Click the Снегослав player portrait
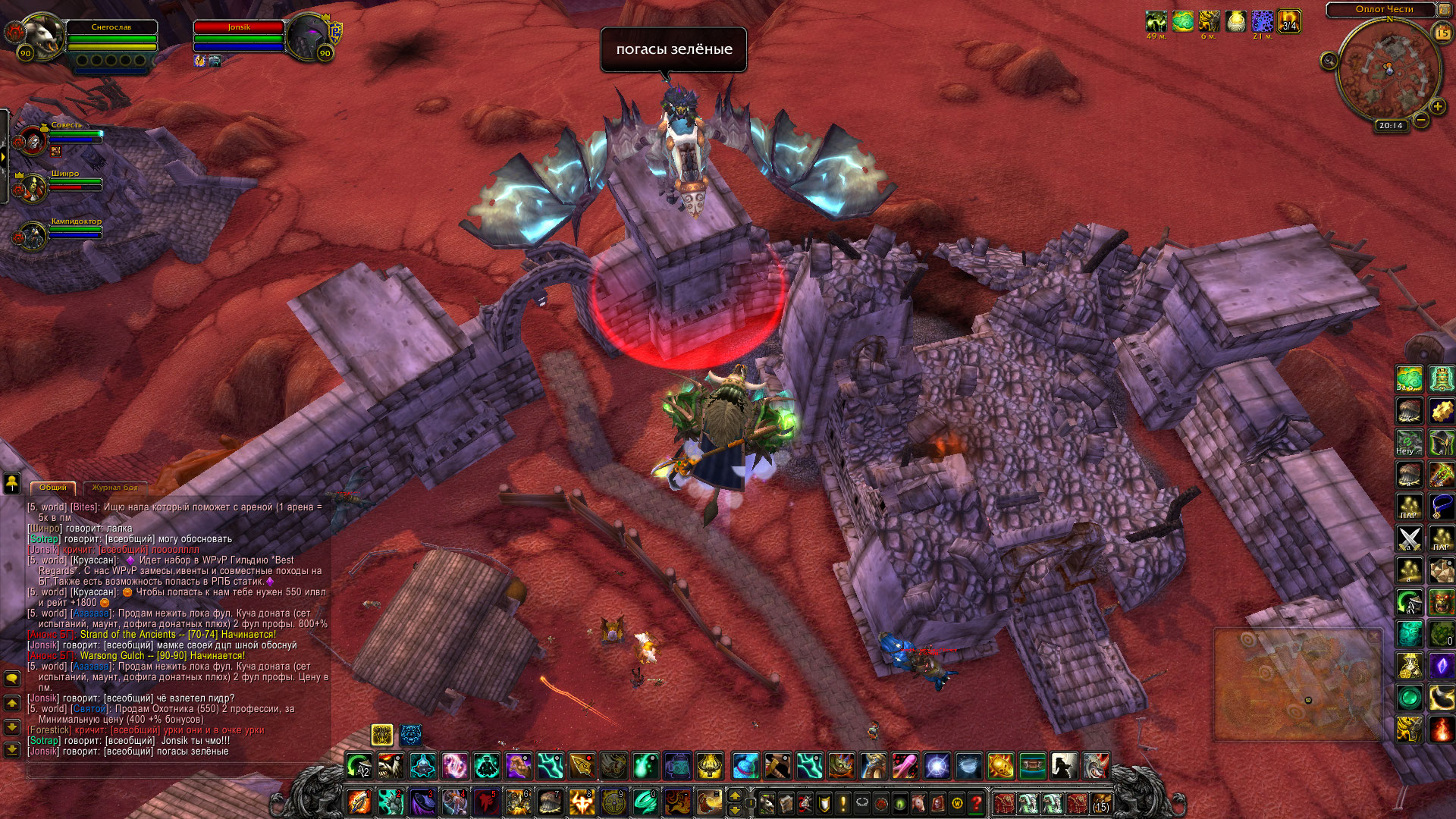 (x=42, y=36)
